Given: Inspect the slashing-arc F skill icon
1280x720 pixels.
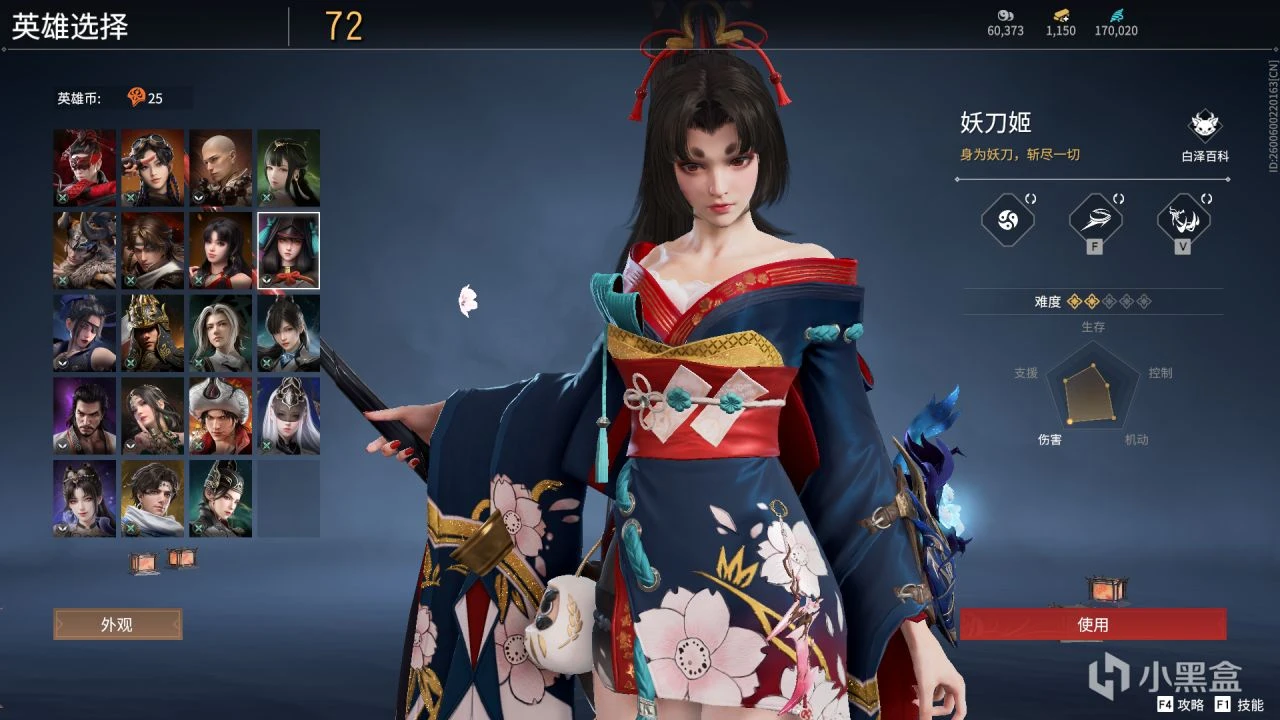Looking at the screenshot, I should click(1094, 219).
